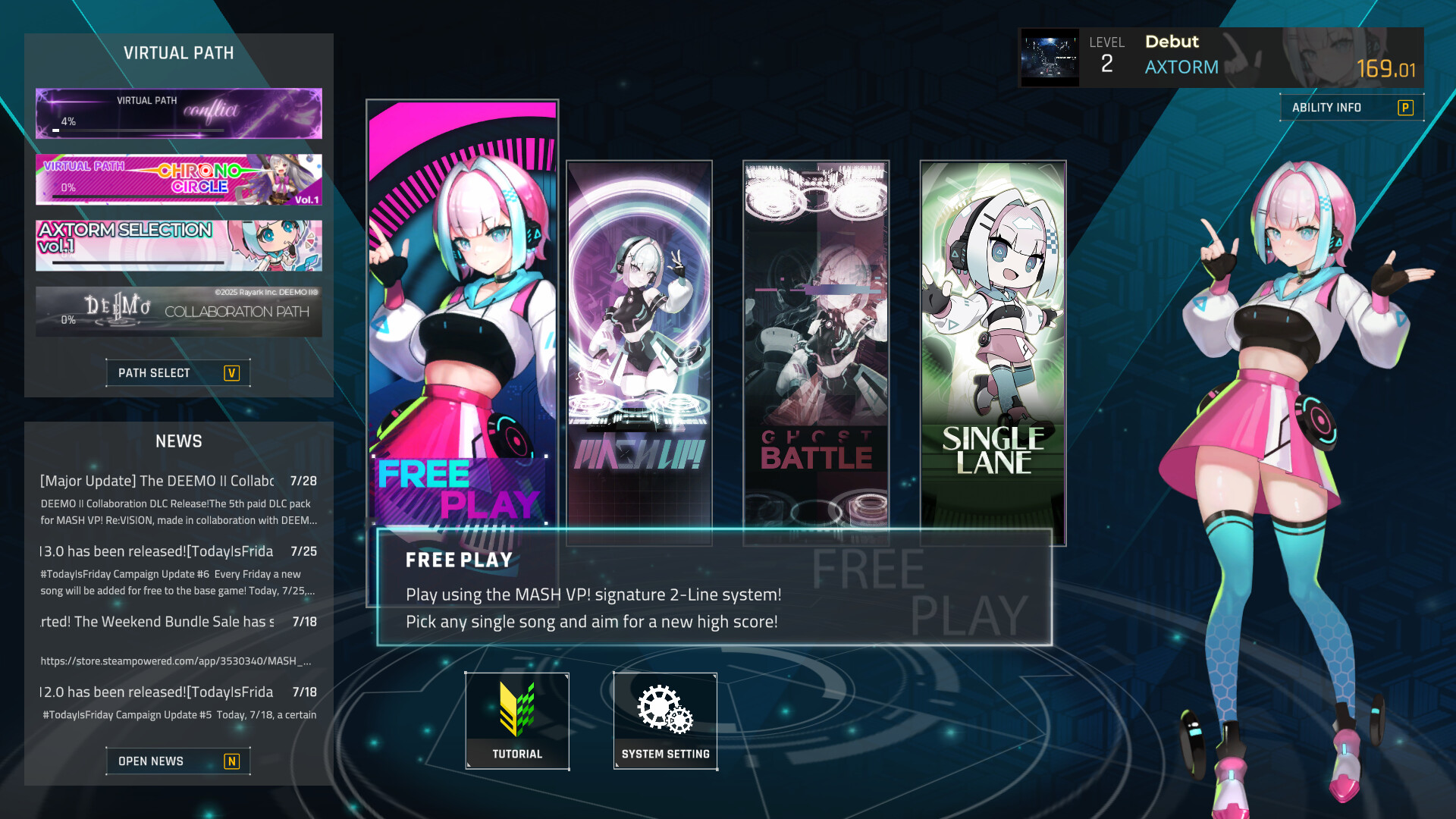
Task: View the Weekend Bundle Sale news item
Action: [x=179, y=622]
